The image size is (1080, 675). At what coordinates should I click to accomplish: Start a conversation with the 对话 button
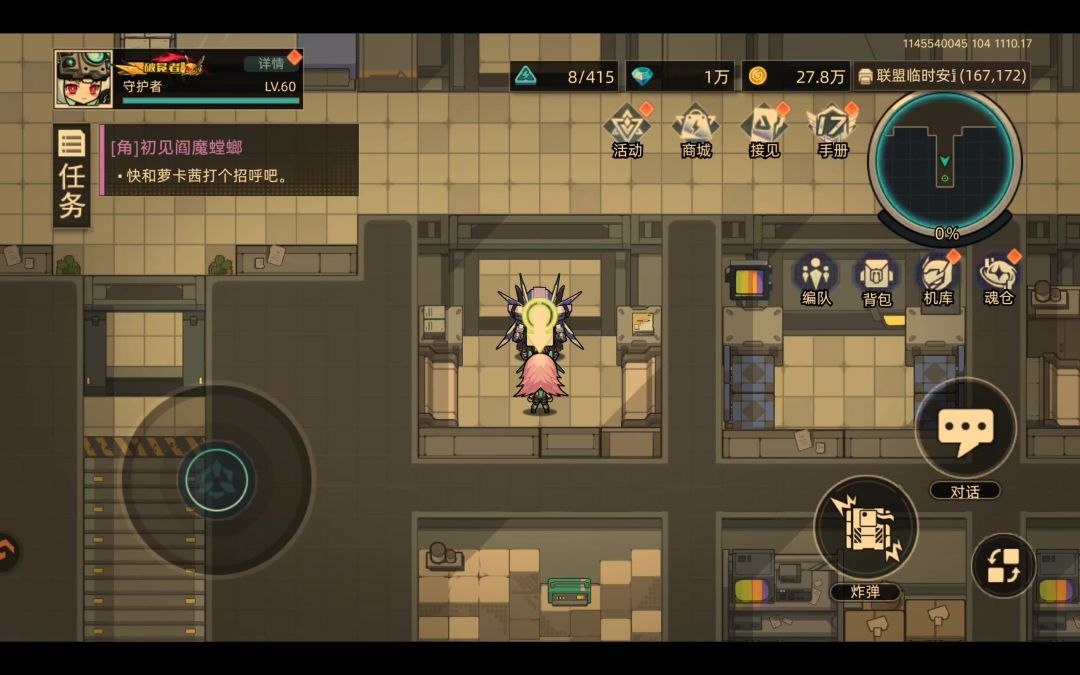click(x=965, y=432)
